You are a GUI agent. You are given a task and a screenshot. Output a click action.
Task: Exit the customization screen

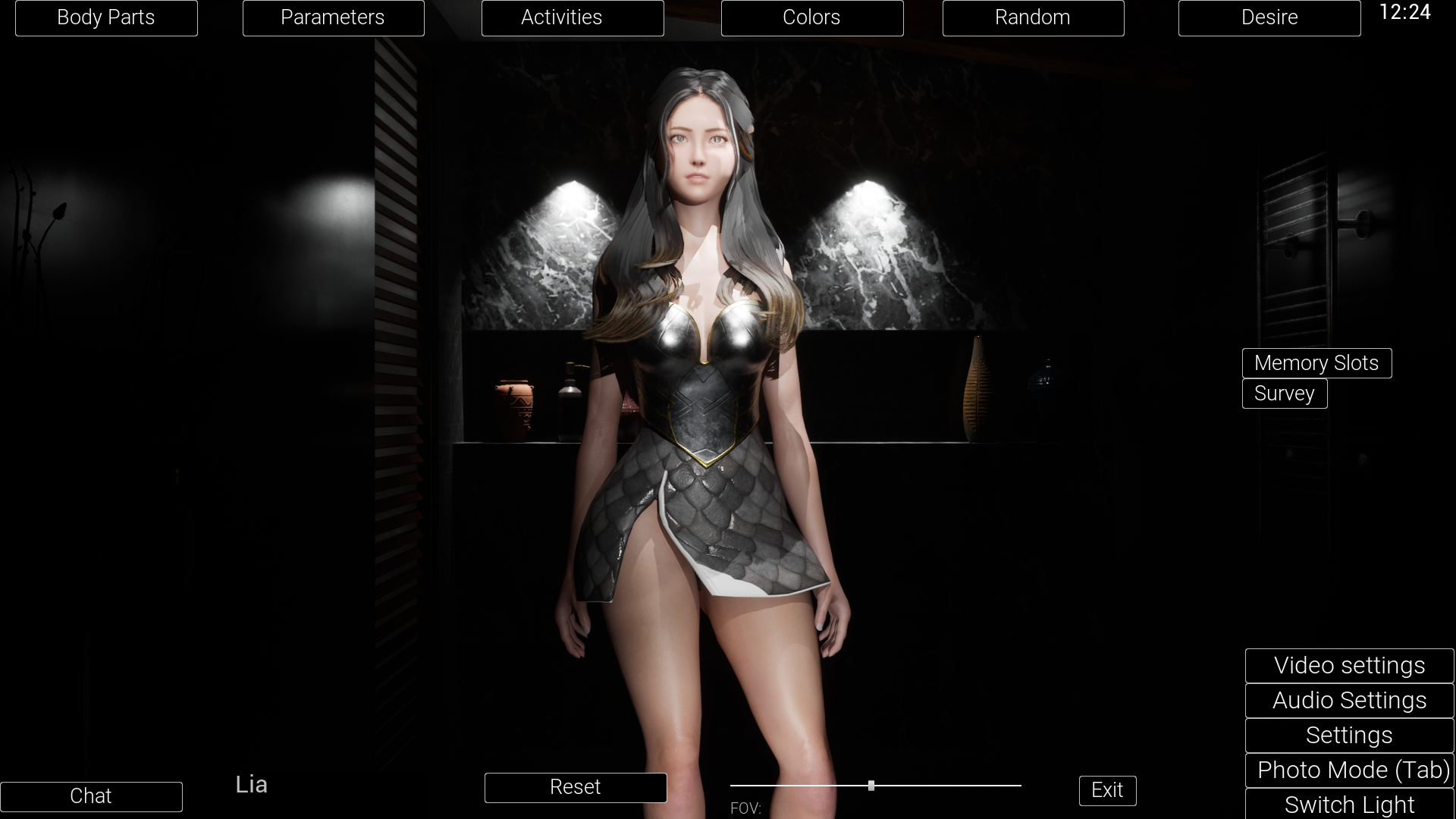1107,790
